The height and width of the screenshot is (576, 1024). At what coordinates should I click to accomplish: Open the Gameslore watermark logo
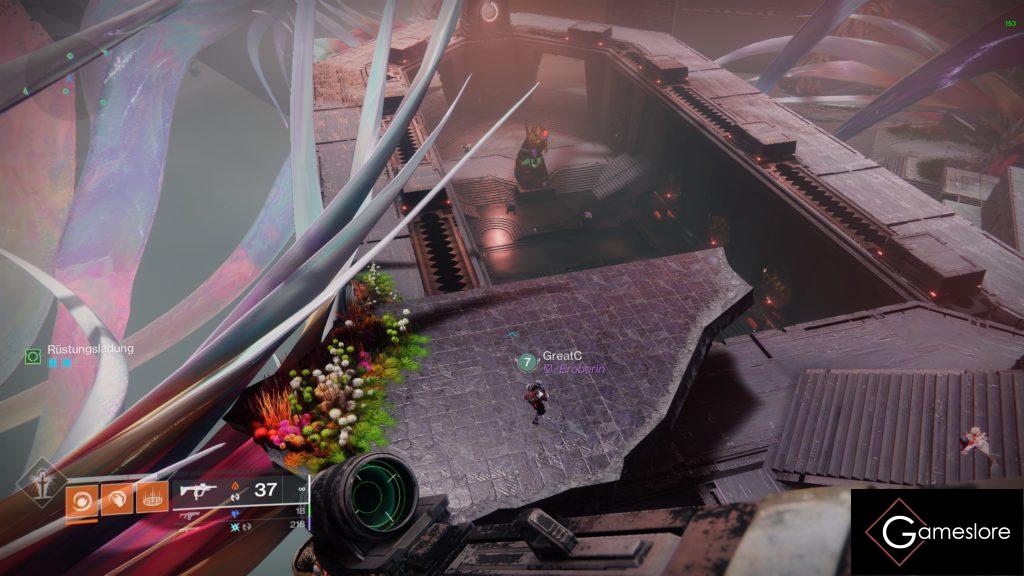point(936,531)
